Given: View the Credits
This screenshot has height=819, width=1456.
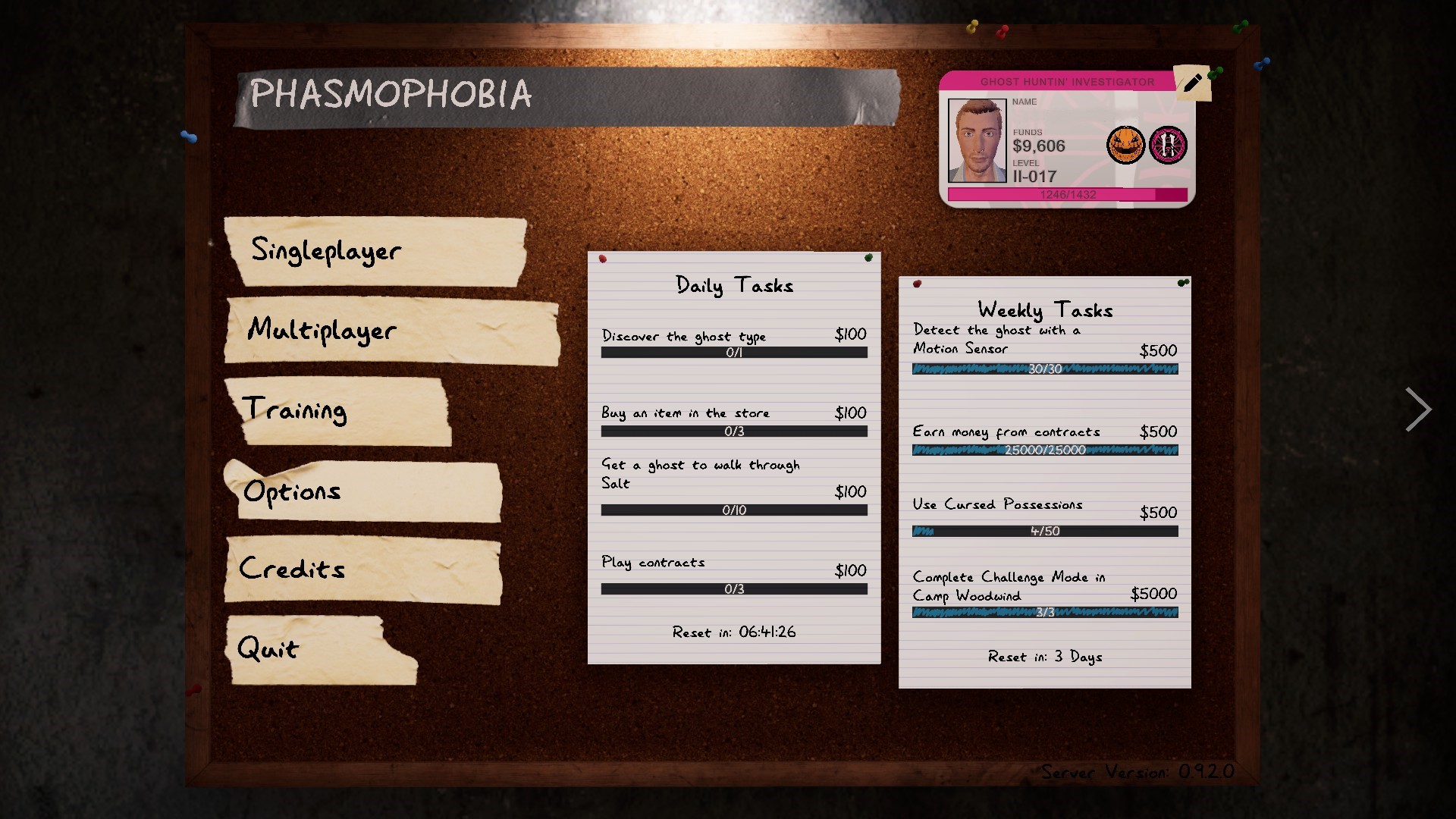Looking at the screenshot, I should point(290,569).
